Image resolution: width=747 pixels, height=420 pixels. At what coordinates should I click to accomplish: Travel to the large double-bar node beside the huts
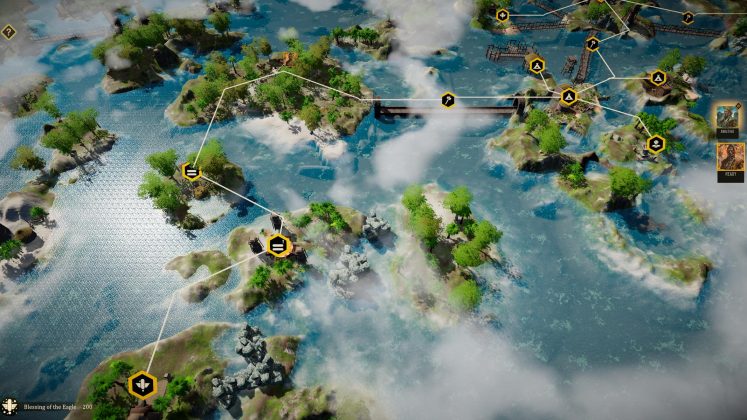278,246
